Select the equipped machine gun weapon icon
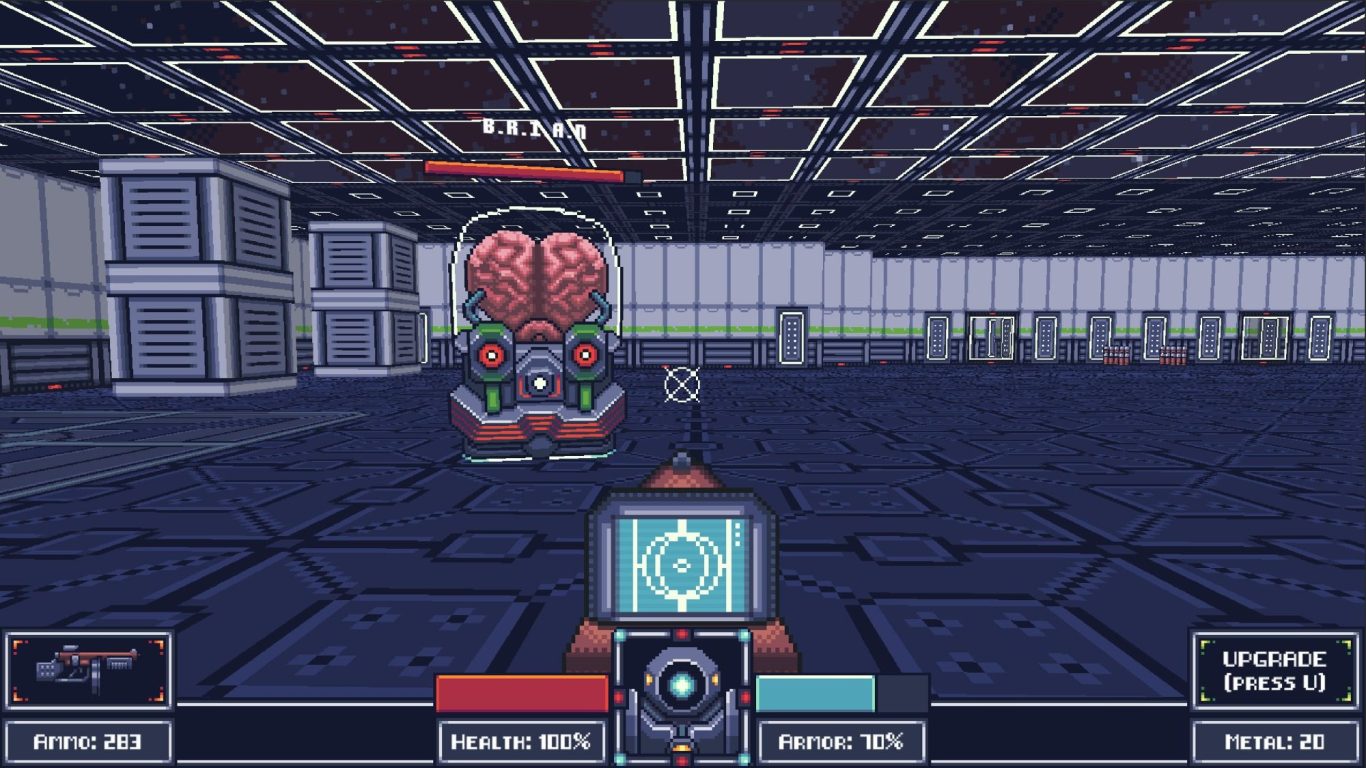 click(87, 668)
